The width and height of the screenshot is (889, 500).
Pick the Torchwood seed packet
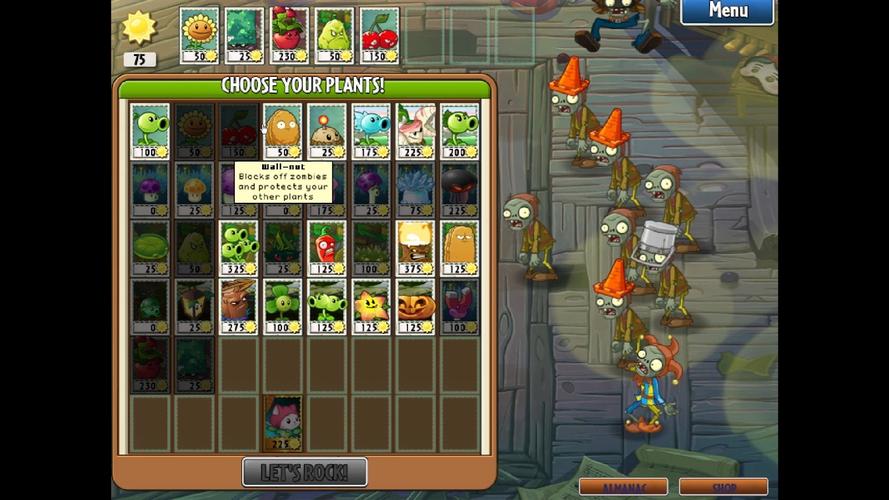click(x=238, y=306)
